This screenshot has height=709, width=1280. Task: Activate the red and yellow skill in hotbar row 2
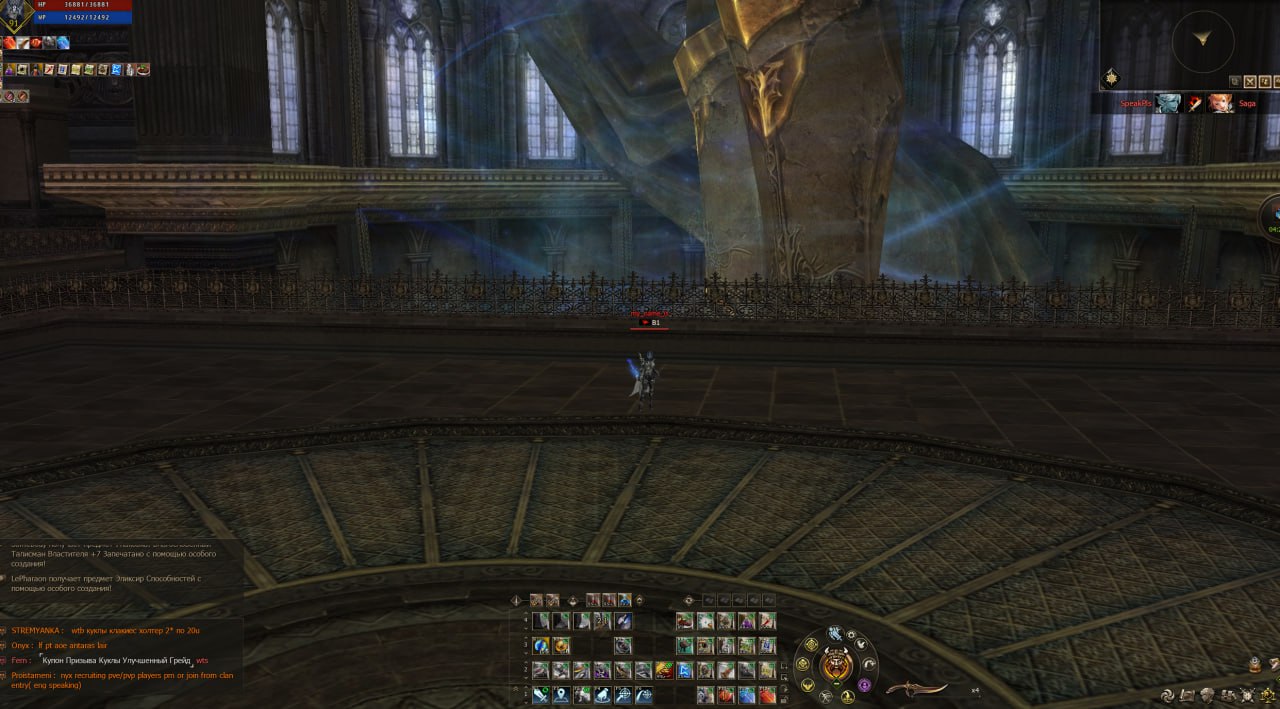(664, 670)
